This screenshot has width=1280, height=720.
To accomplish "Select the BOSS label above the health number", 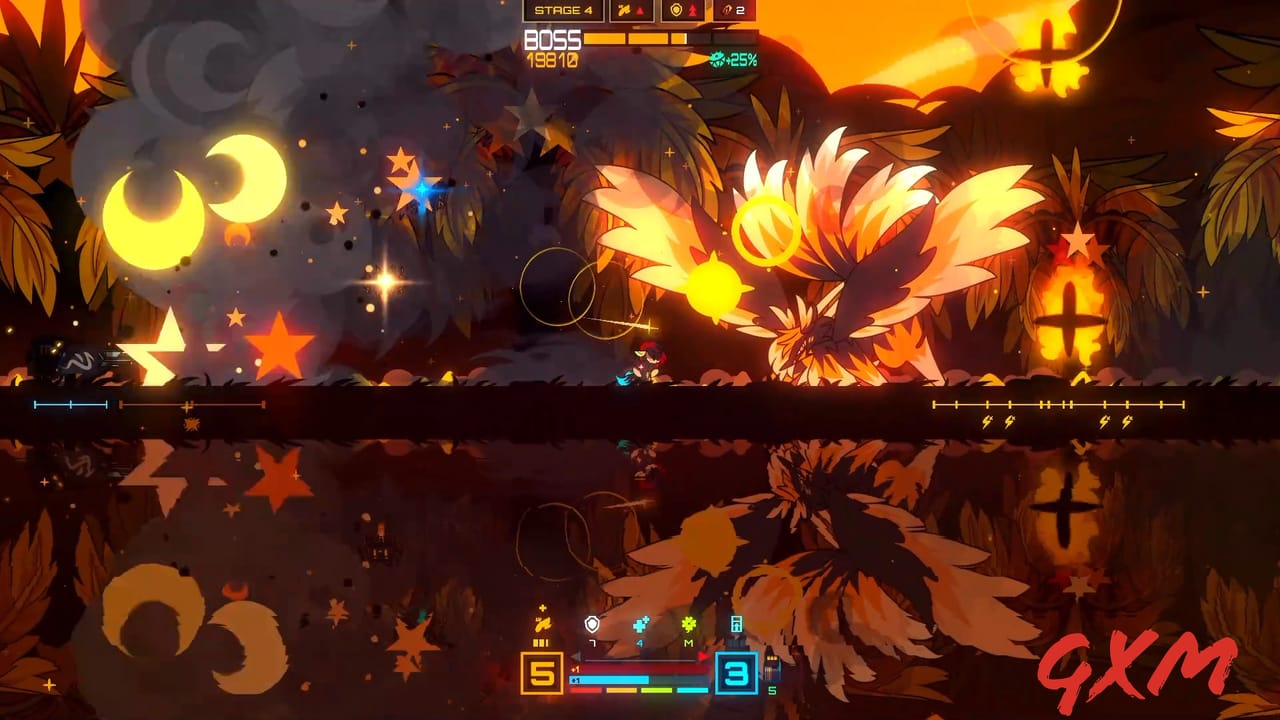I will [551, 39].
